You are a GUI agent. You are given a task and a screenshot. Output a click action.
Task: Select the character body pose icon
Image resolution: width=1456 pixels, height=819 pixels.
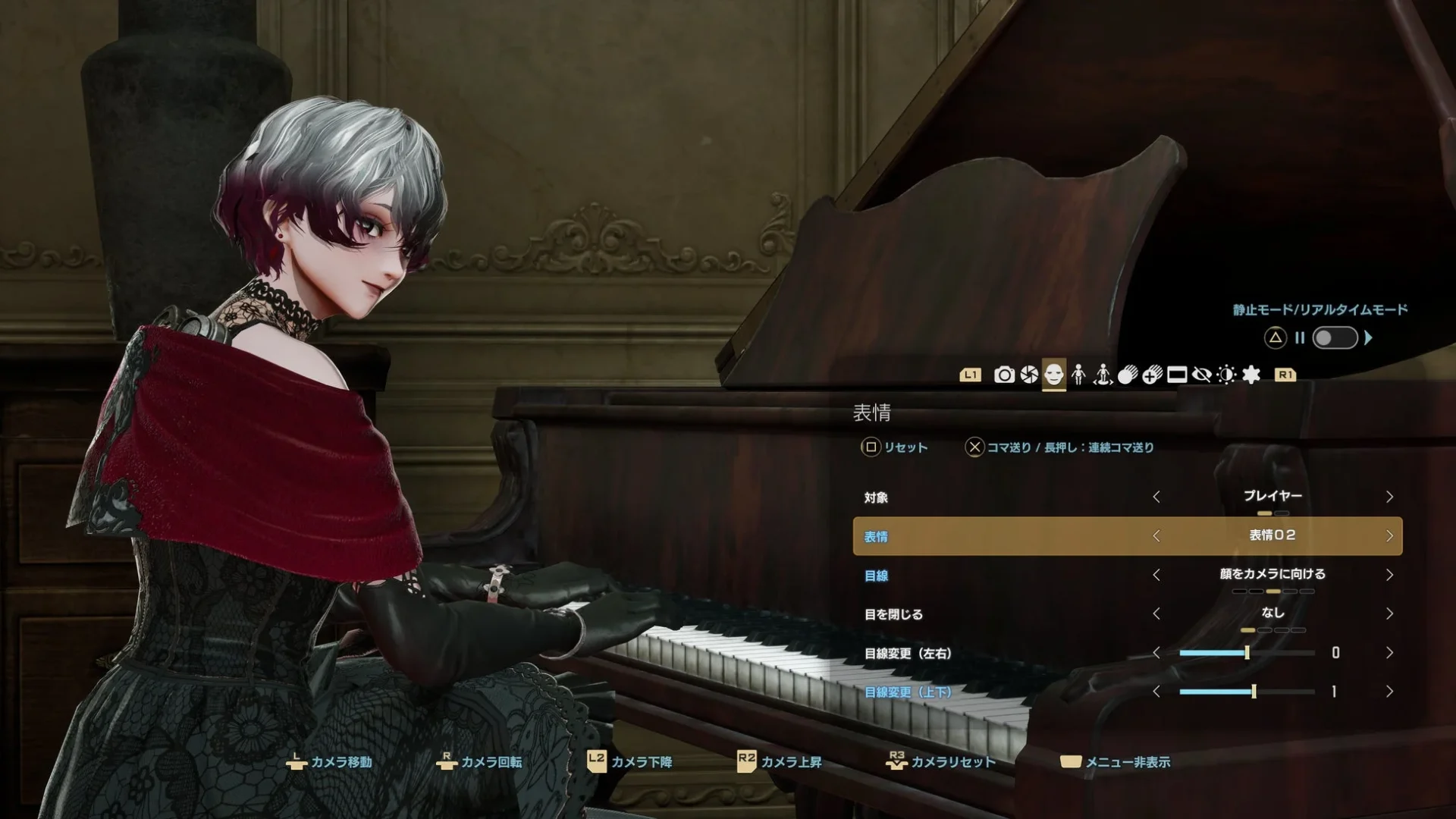(x=1077, y=375)
